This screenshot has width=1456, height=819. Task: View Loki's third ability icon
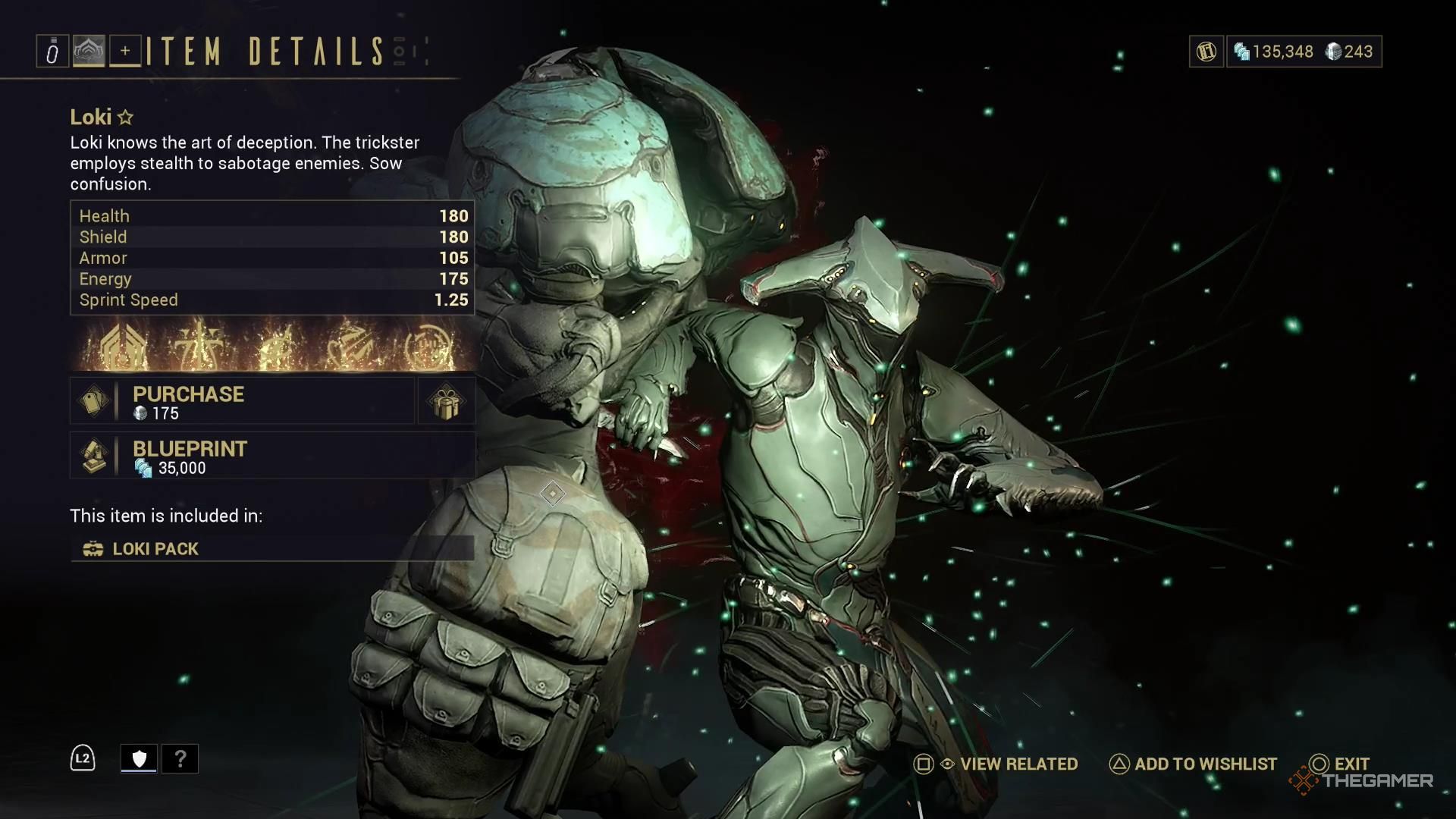point(274,347)
